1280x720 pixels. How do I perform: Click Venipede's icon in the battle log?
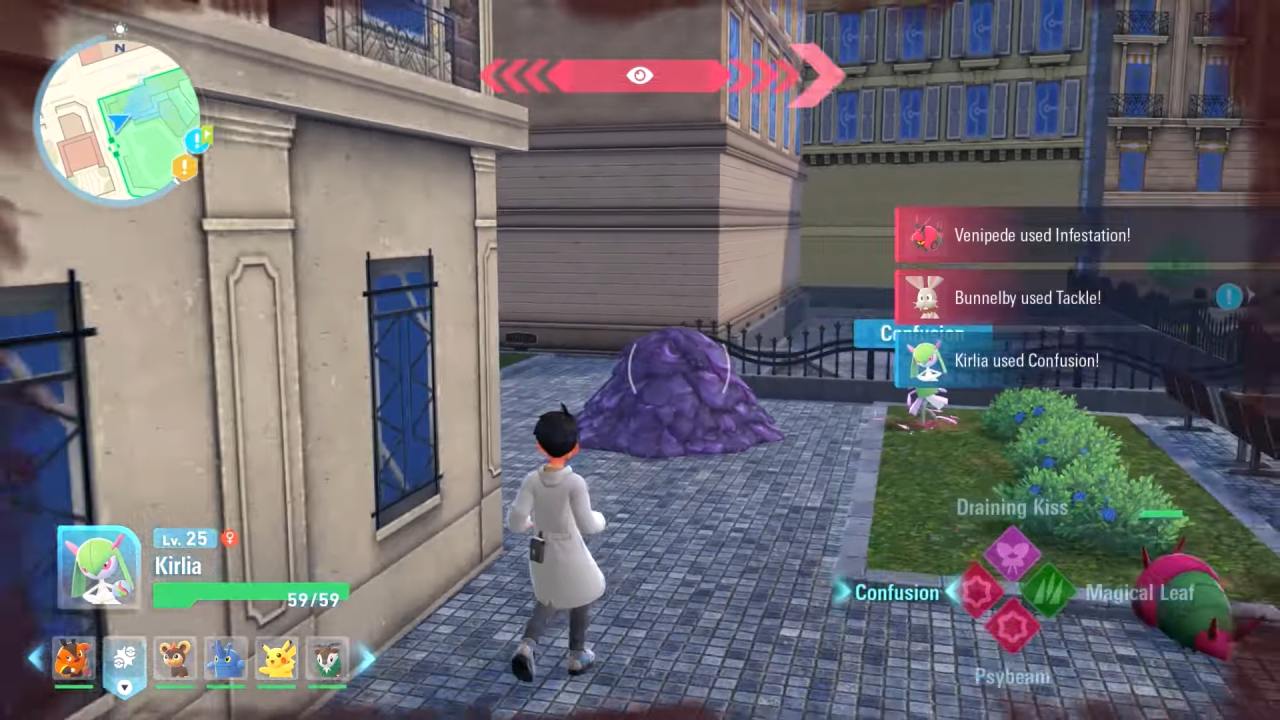coord(926,236)
